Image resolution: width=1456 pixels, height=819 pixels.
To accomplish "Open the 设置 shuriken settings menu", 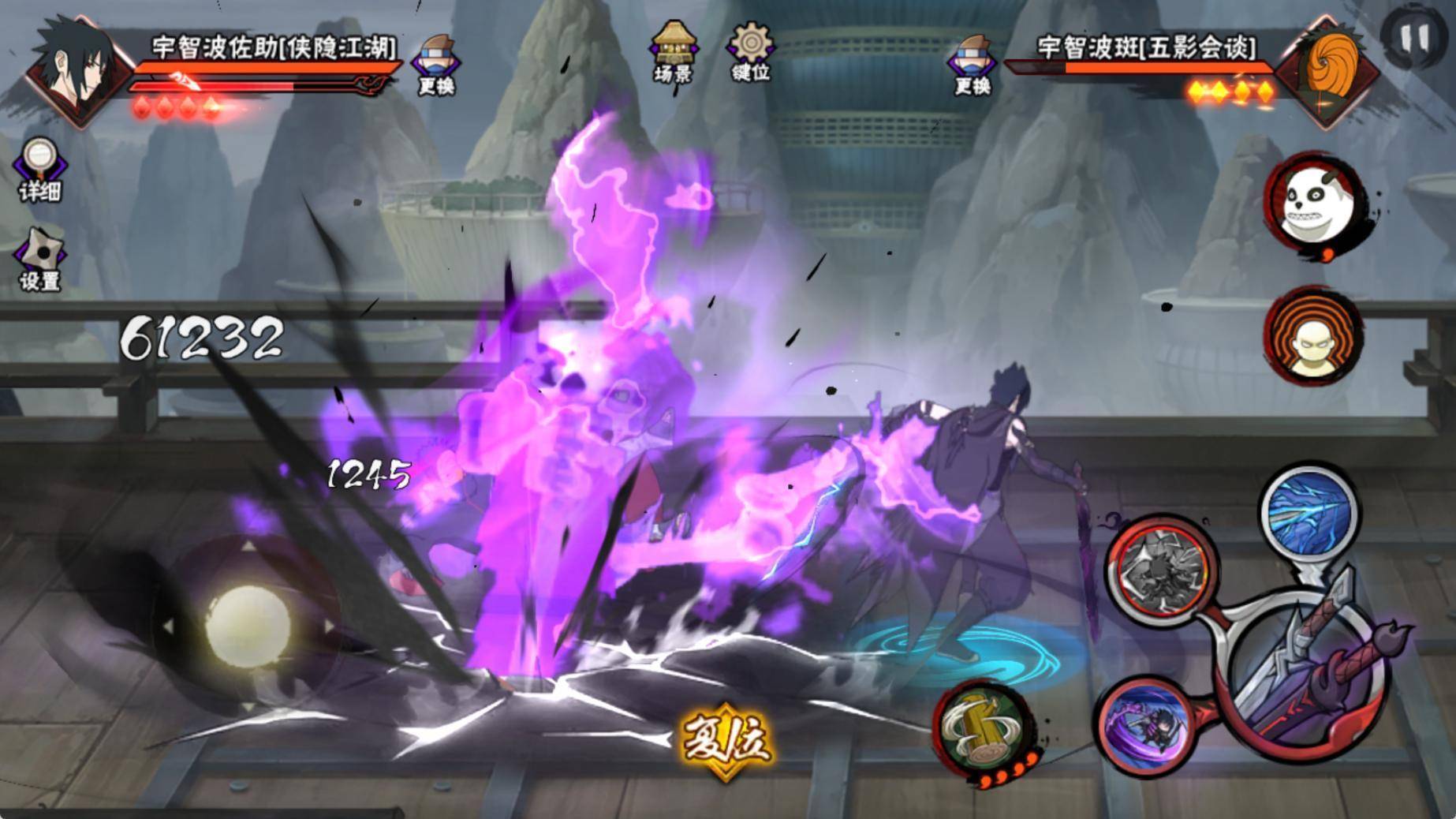I will point(40,260).
